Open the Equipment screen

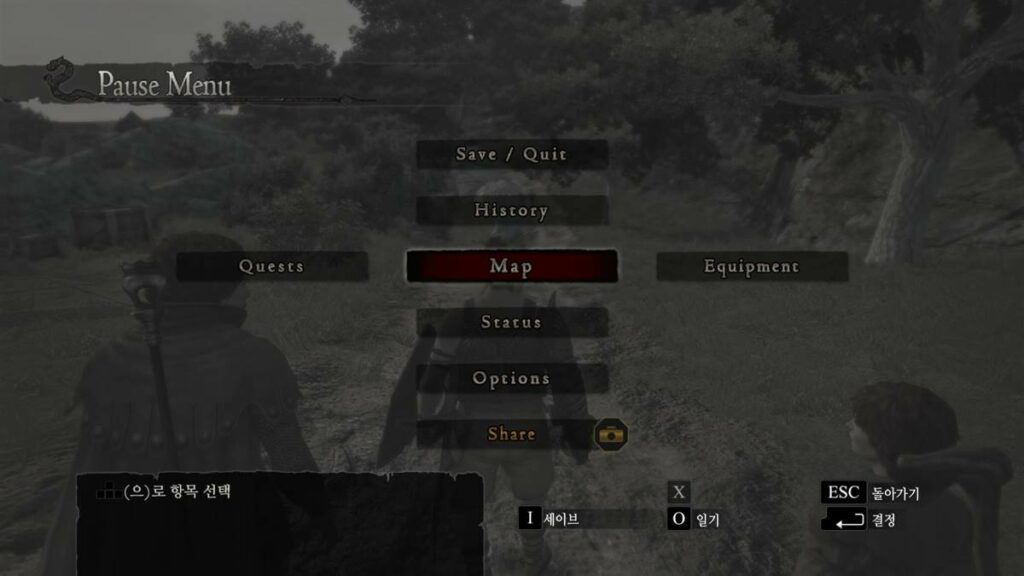click(x=751, y=267)
